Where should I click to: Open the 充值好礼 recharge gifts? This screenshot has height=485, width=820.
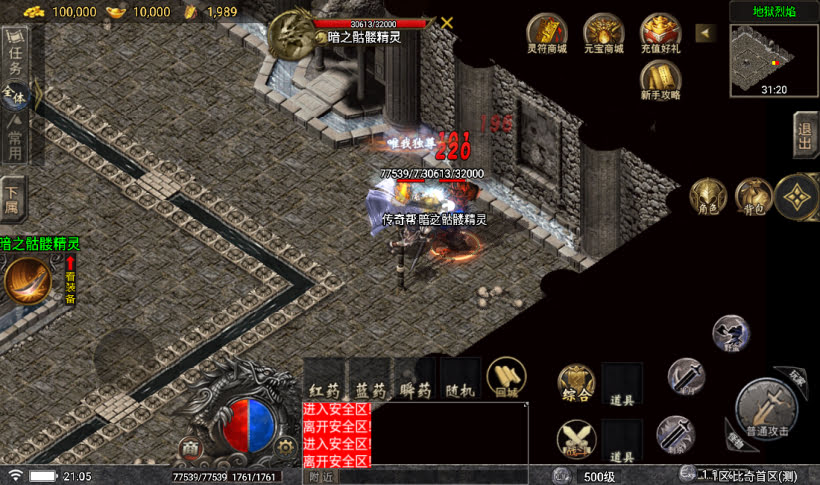661,32
